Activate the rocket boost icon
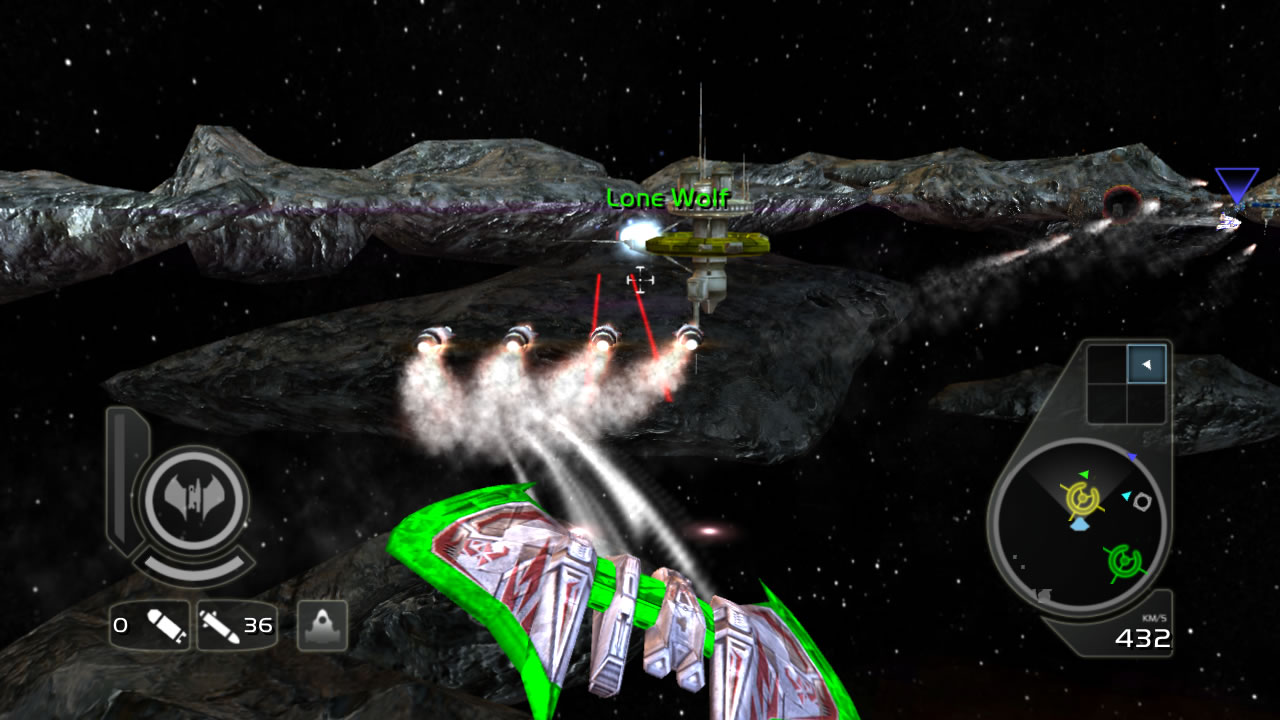This screenshot has height=720, width=1280. (322, 626)
